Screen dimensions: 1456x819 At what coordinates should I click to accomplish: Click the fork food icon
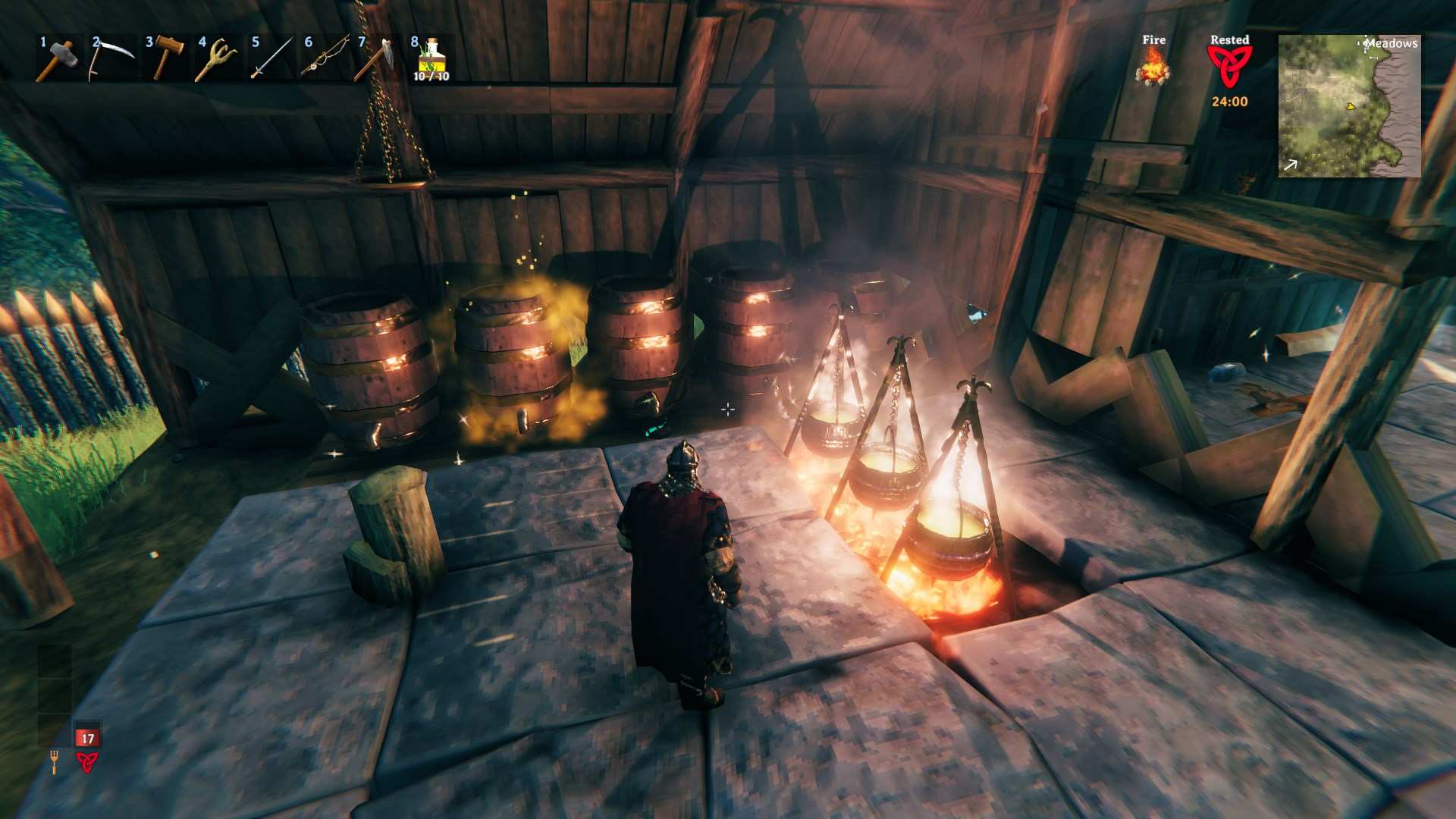coord(54,761)
